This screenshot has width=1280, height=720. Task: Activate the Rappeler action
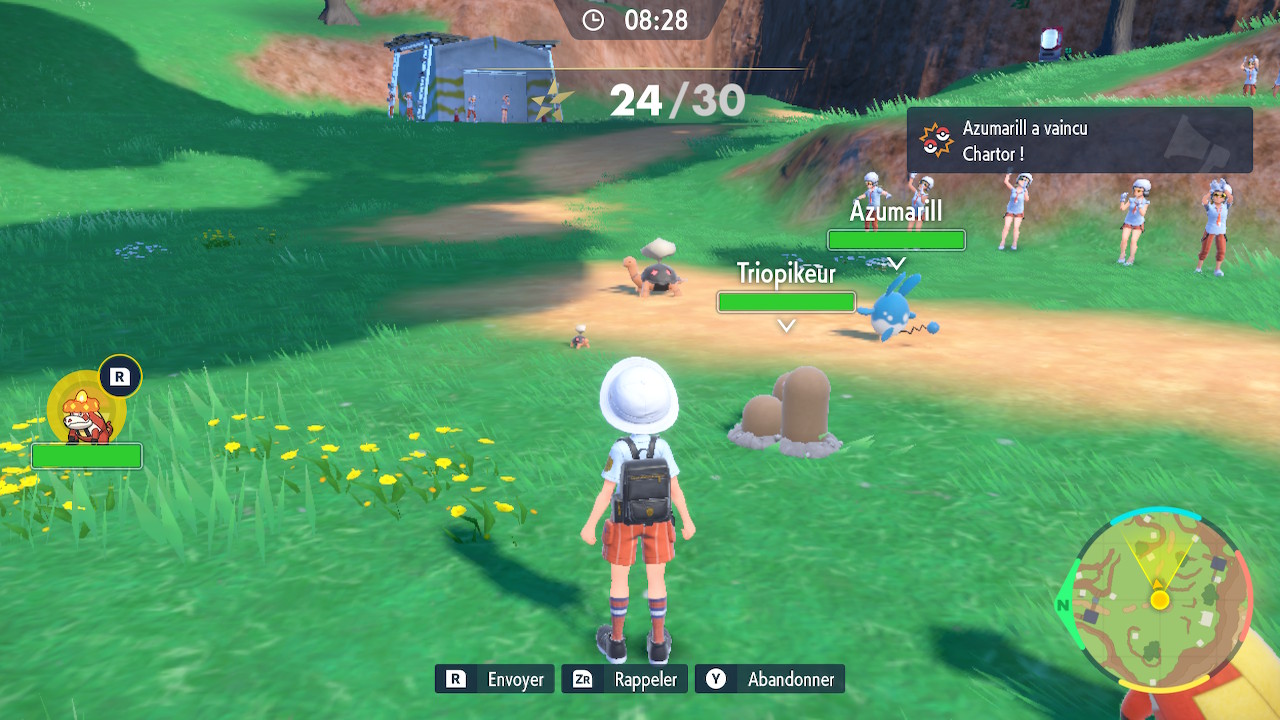(624, 679)
